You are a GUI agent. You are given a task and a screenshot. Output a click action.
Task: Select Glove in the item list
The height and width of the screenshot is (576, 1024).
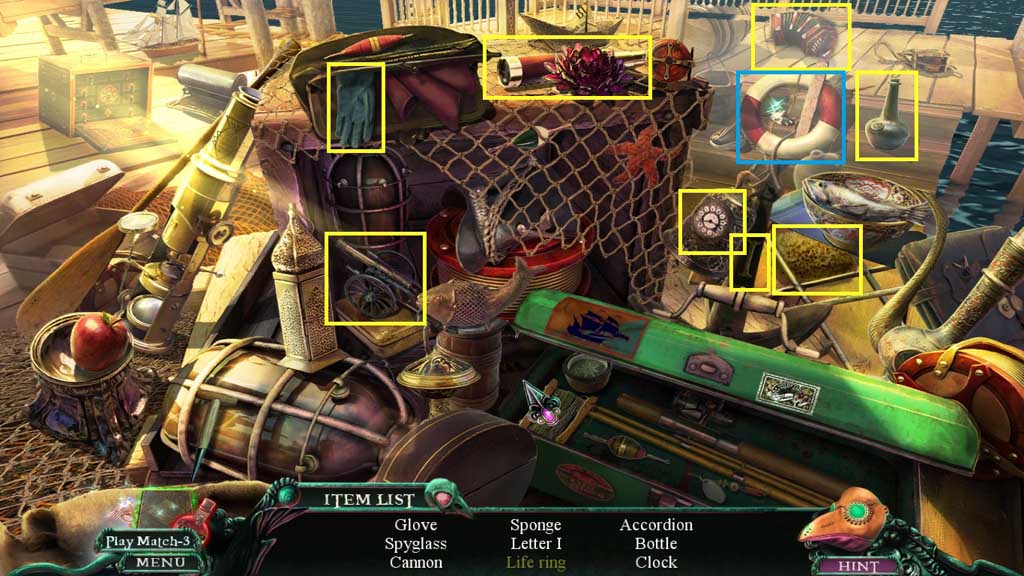(x=415, y=525)
